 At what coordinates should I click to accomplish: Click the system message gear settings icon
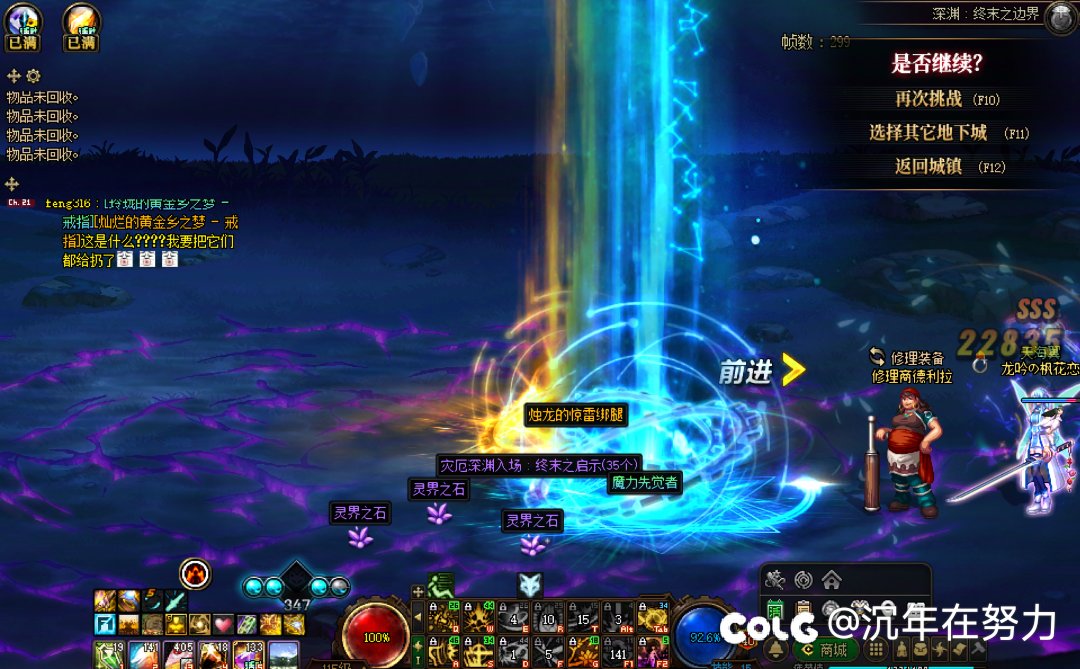point(33,76)
